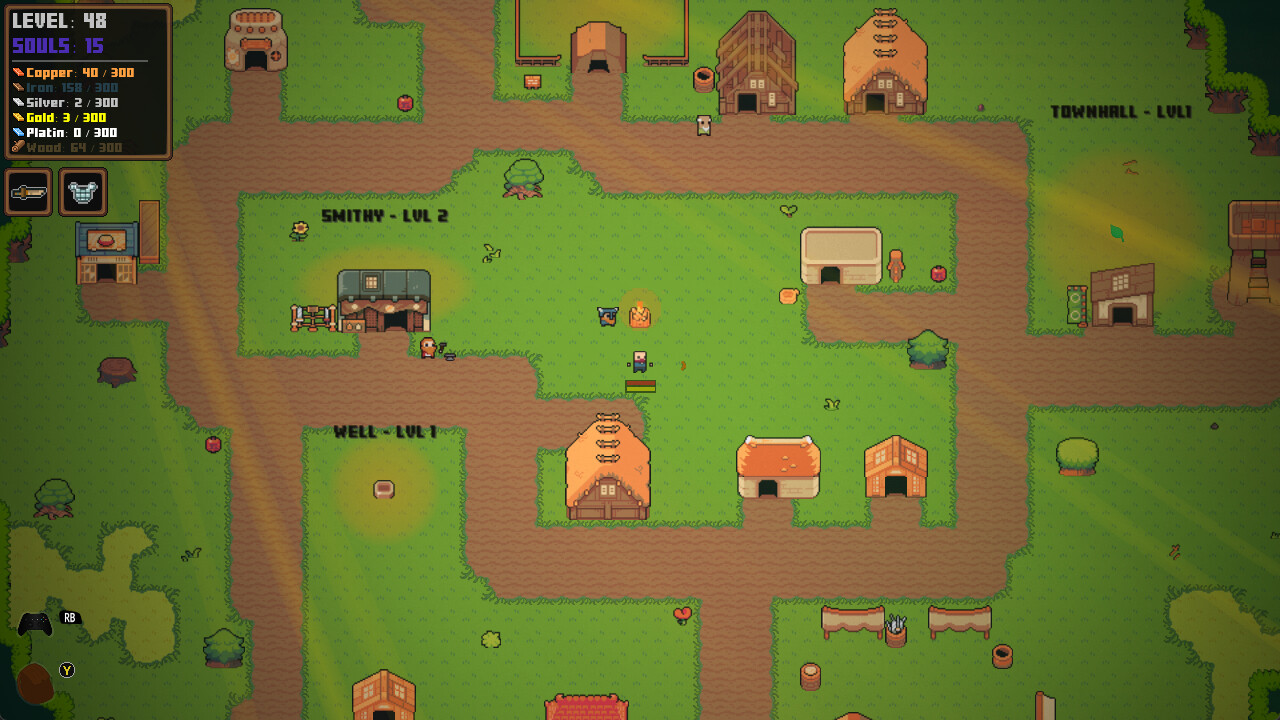Click the Platin ingot resource icon

pos(17,132)
